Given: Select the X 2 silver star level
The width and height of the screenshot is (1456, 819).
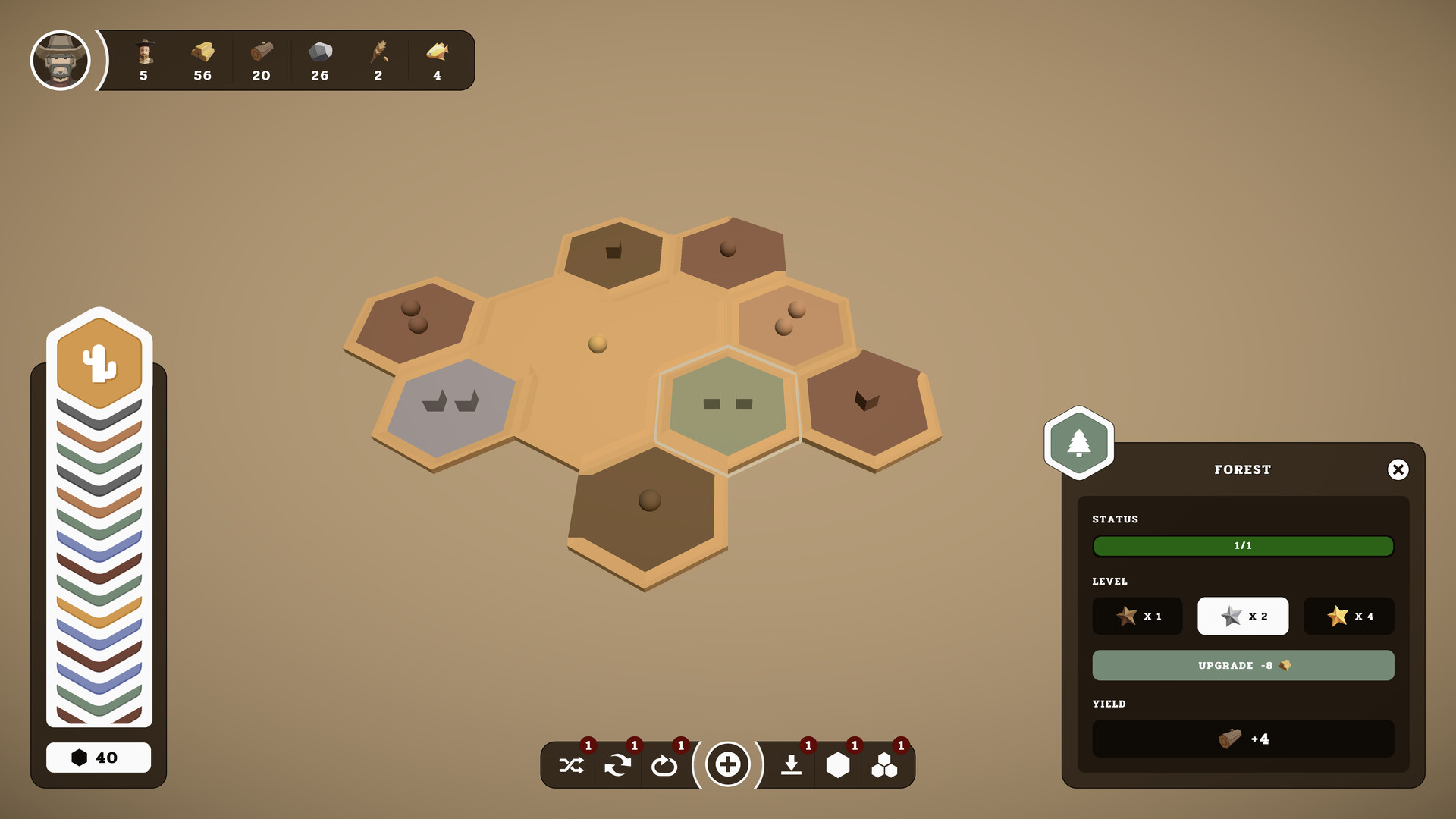Looking at the screenshot, I should (x=1243, y=616).
